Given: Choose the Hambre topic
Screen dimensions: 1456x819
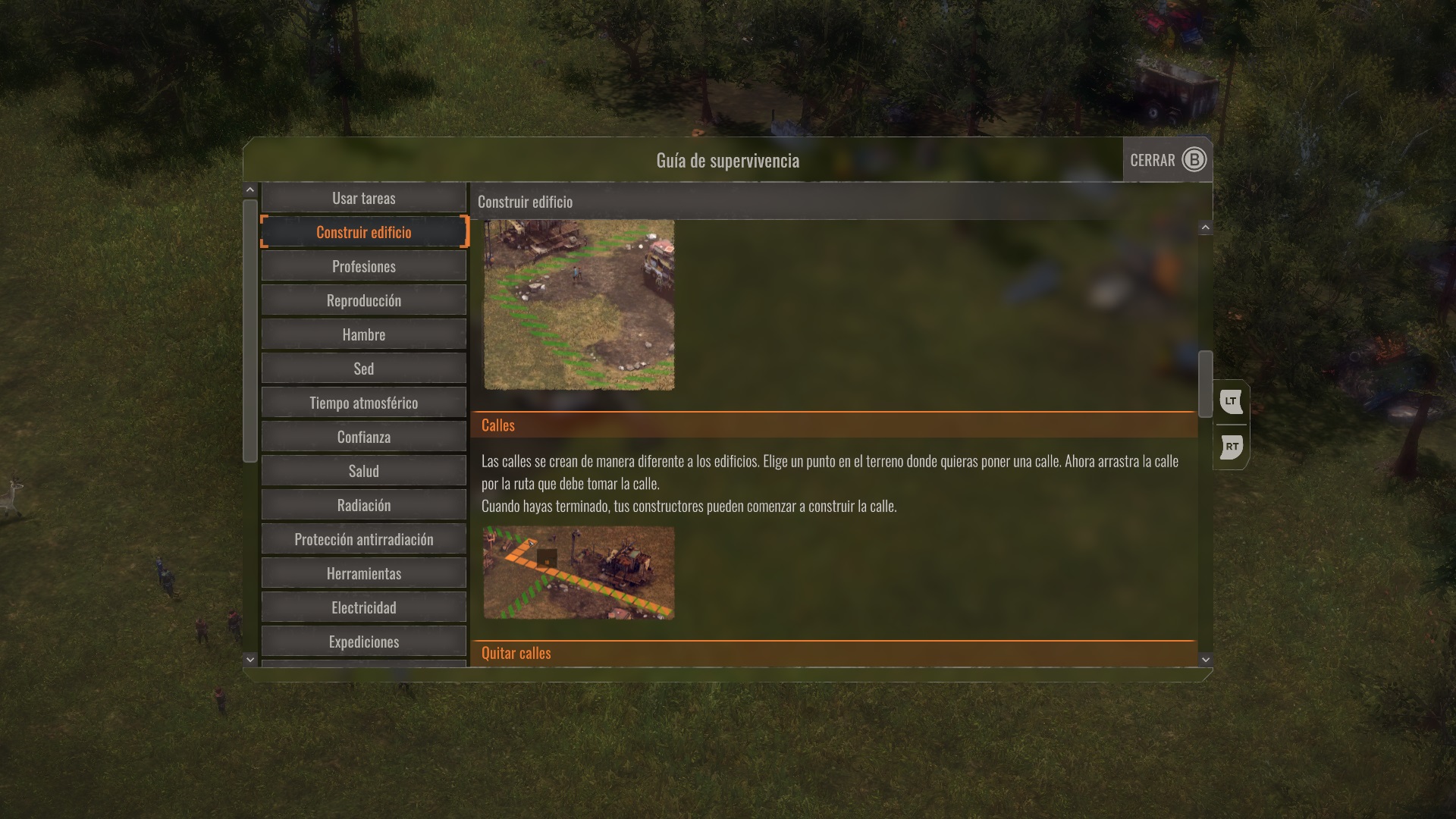Looking at the screenshot, I should [x=363, y=334].
